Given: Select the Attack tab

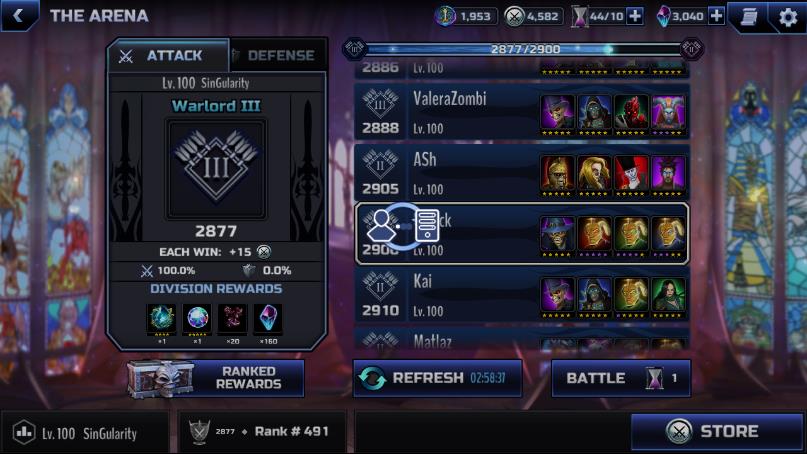Looking at the screenshot, I should tap(166, 56).
